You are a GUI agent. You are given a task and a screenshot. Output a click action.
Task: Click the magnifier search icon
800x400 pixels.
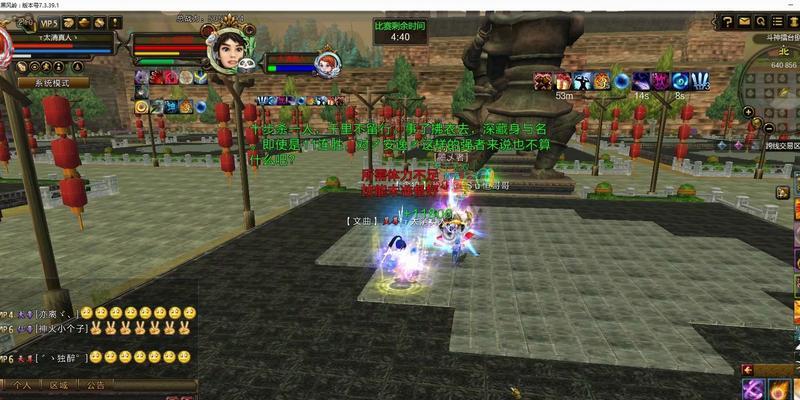pos(762,20)
